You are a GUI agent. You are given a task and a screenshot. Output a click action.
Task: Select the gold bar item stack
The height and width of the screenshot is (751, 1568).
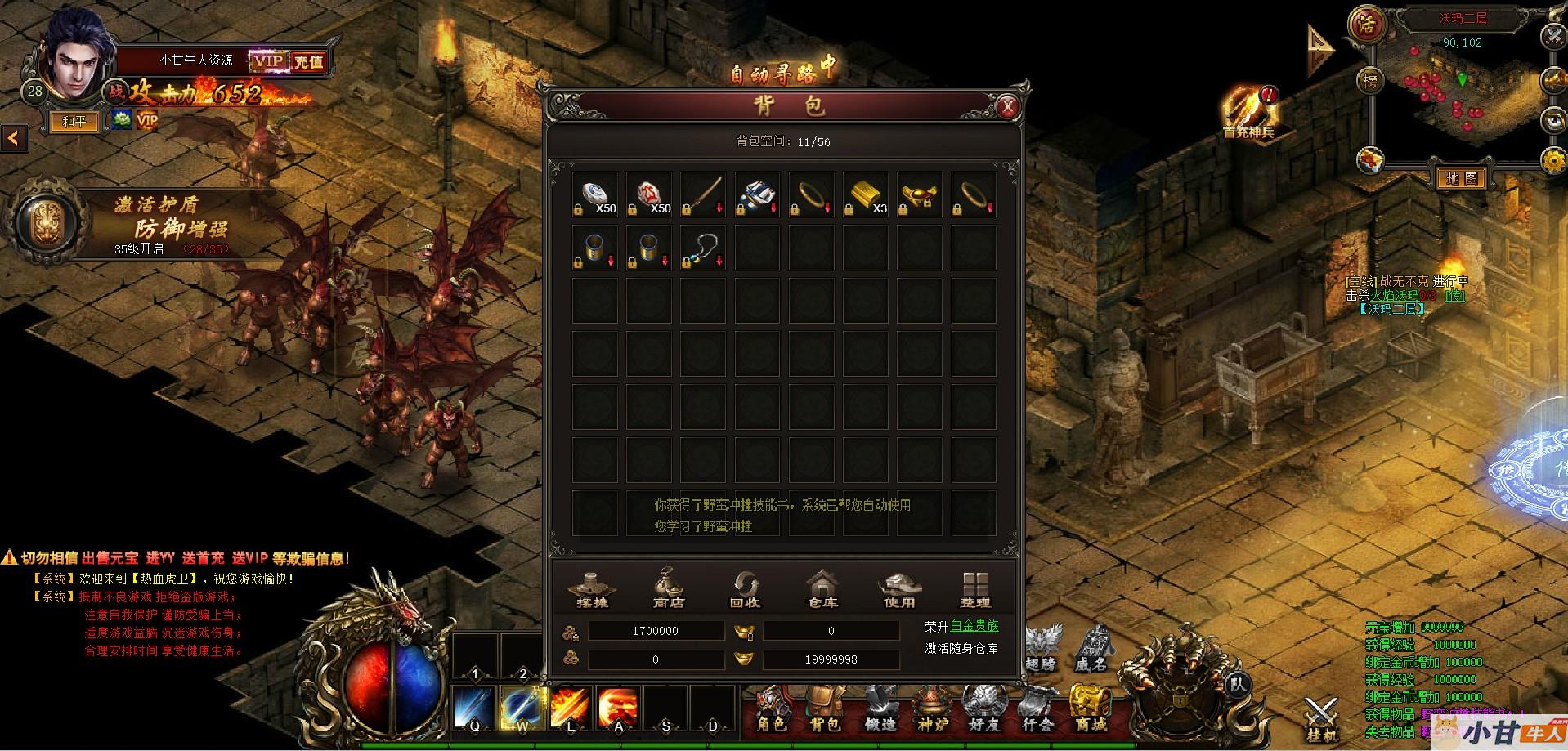865,194
